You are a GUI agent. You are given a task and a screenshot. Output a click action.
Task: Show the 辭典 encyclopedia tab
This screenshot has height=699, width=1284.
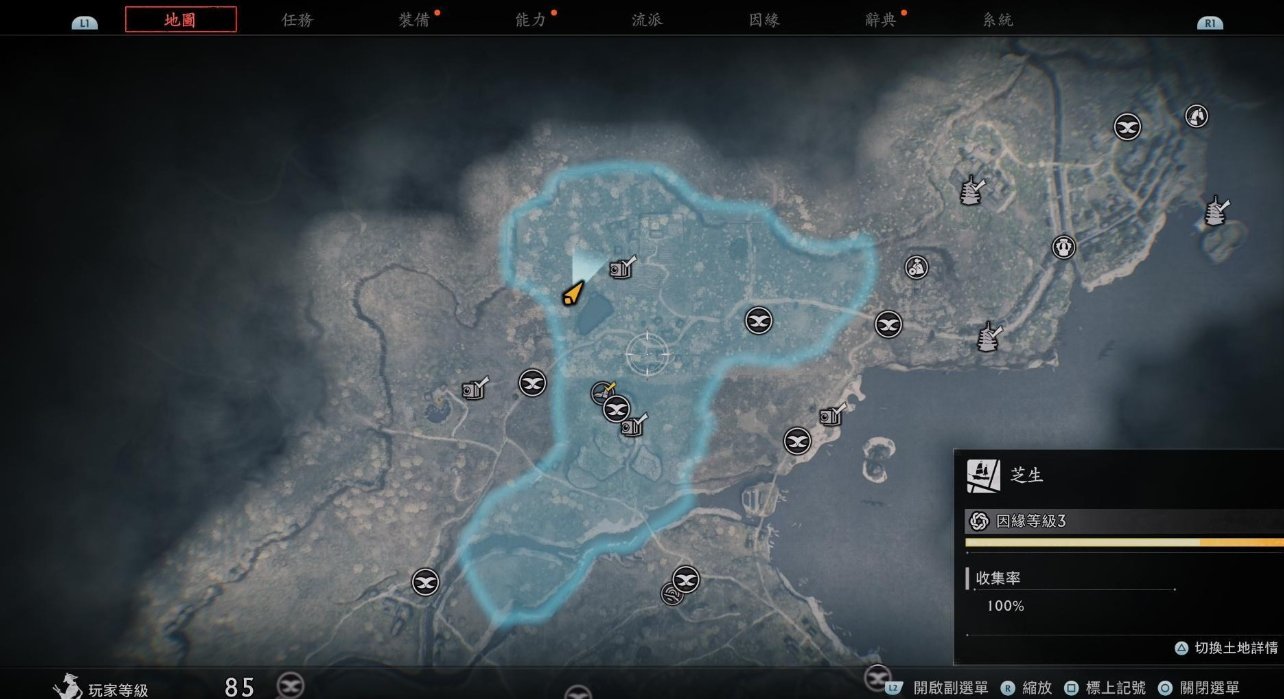pos(880,20)
